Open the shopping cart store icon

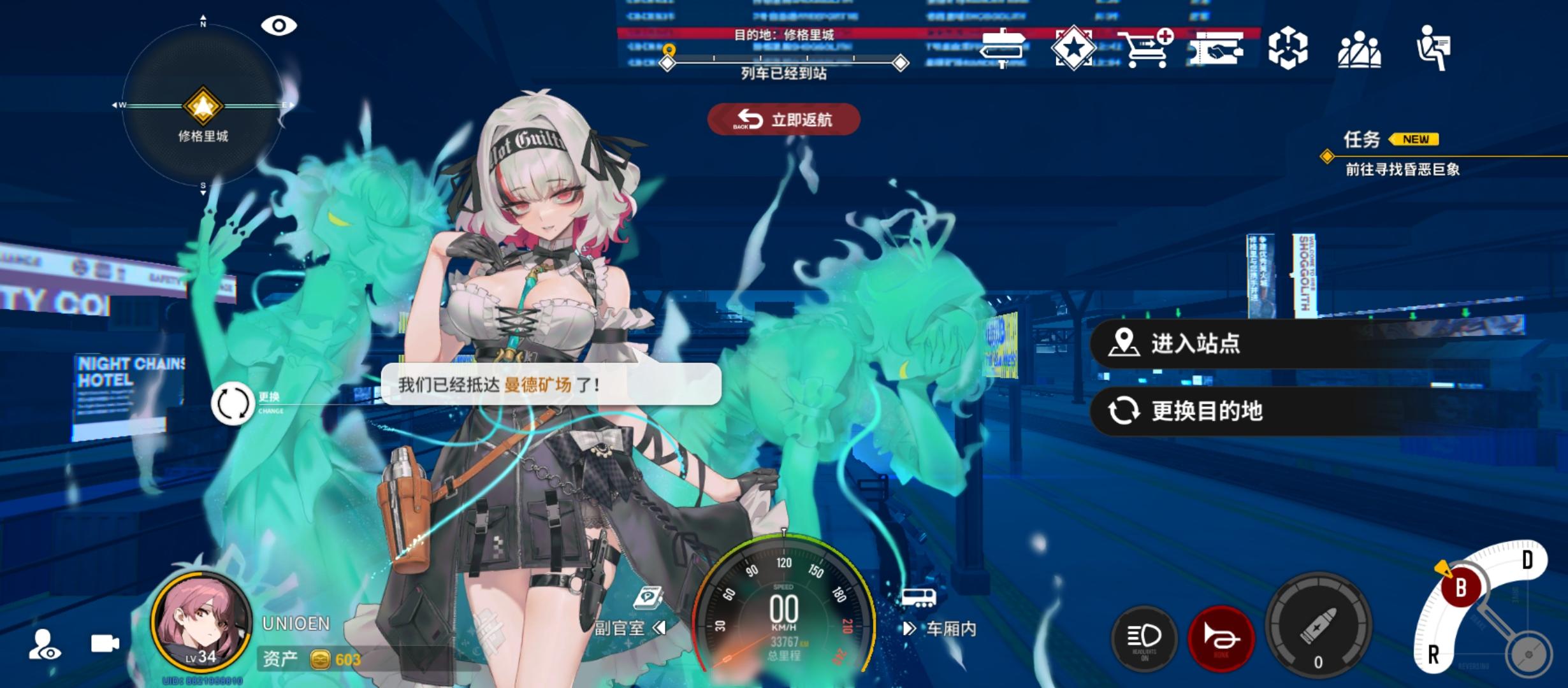tap(1145, 48)
